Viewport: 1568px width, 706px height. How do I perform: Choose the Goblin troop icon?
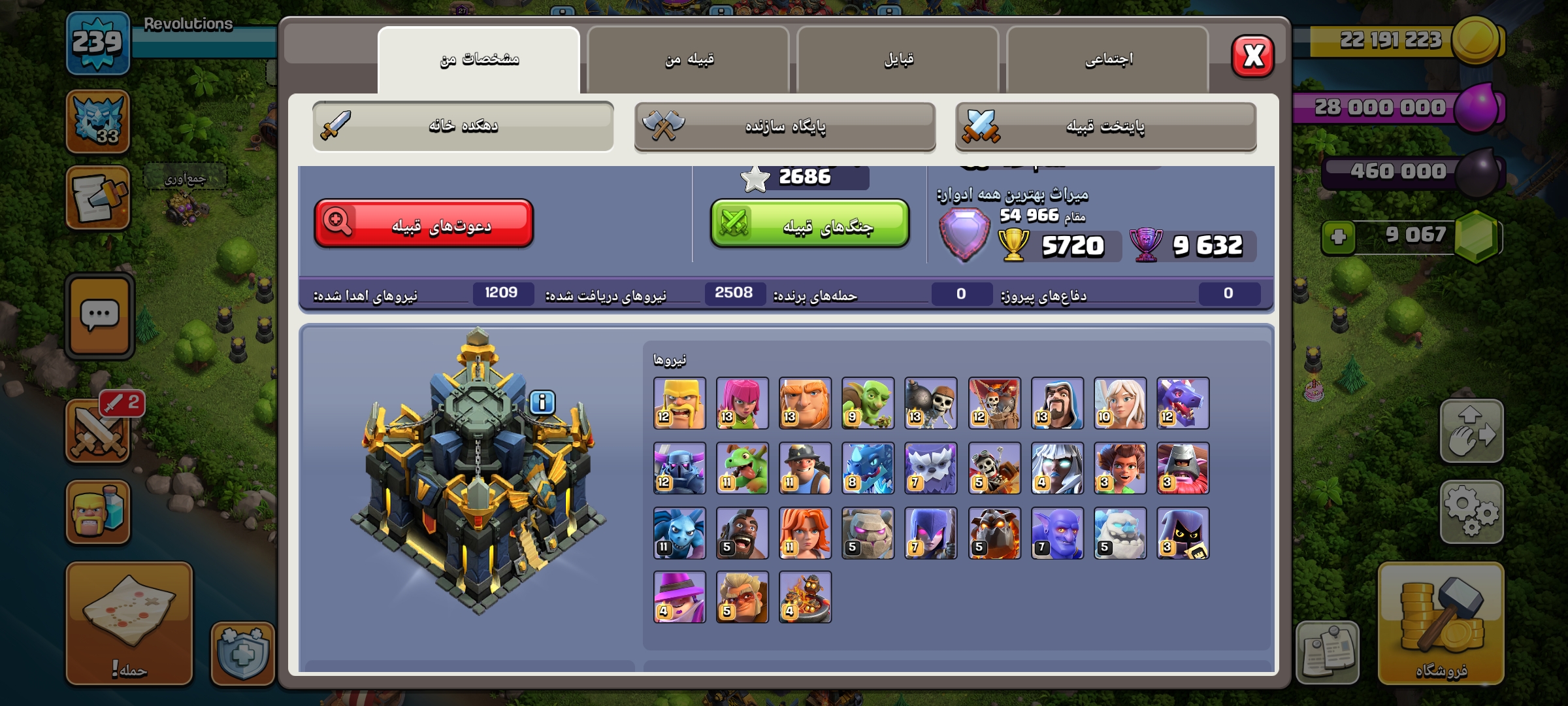tap(868, 403)
